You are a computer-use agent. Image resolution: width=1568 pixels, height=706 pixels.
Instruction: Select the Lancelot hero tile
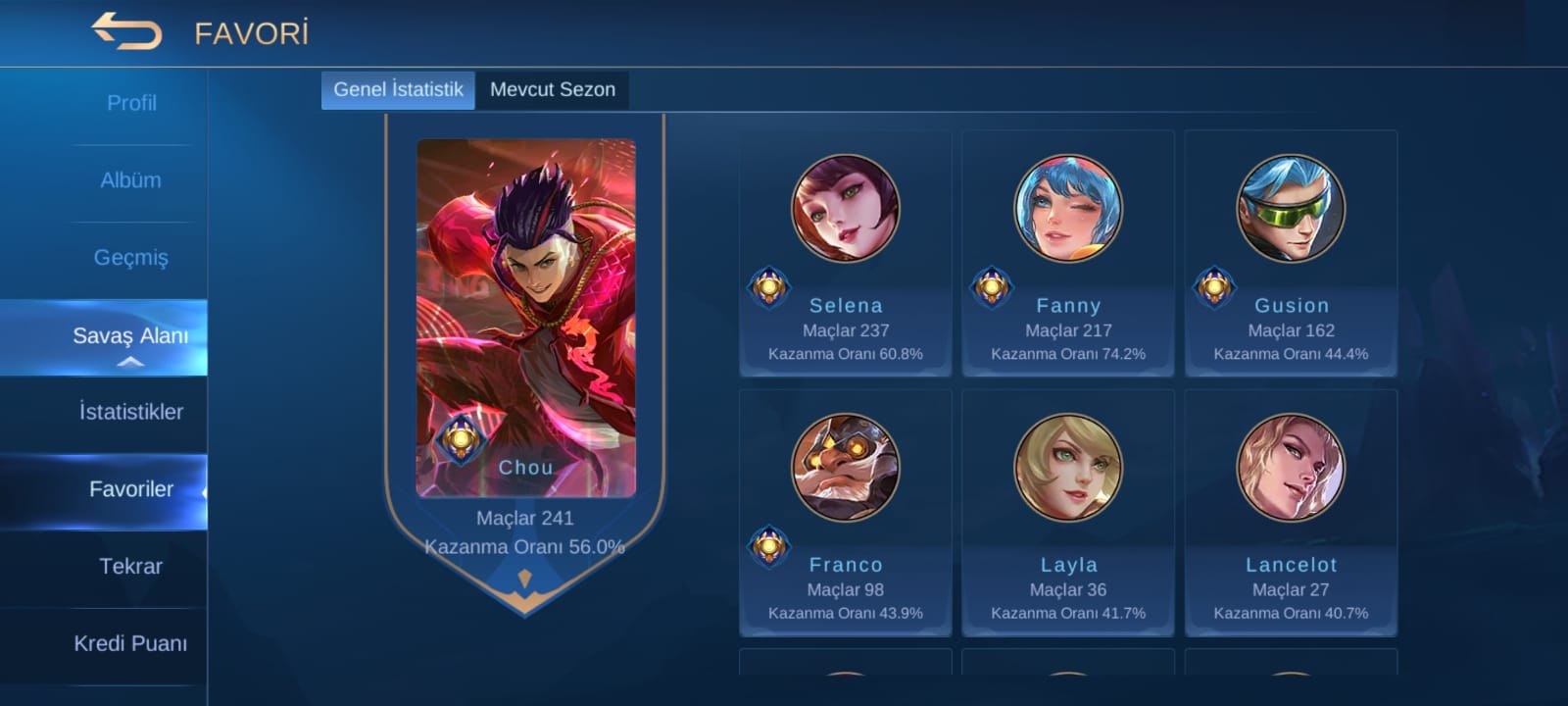click(1291, 514)
